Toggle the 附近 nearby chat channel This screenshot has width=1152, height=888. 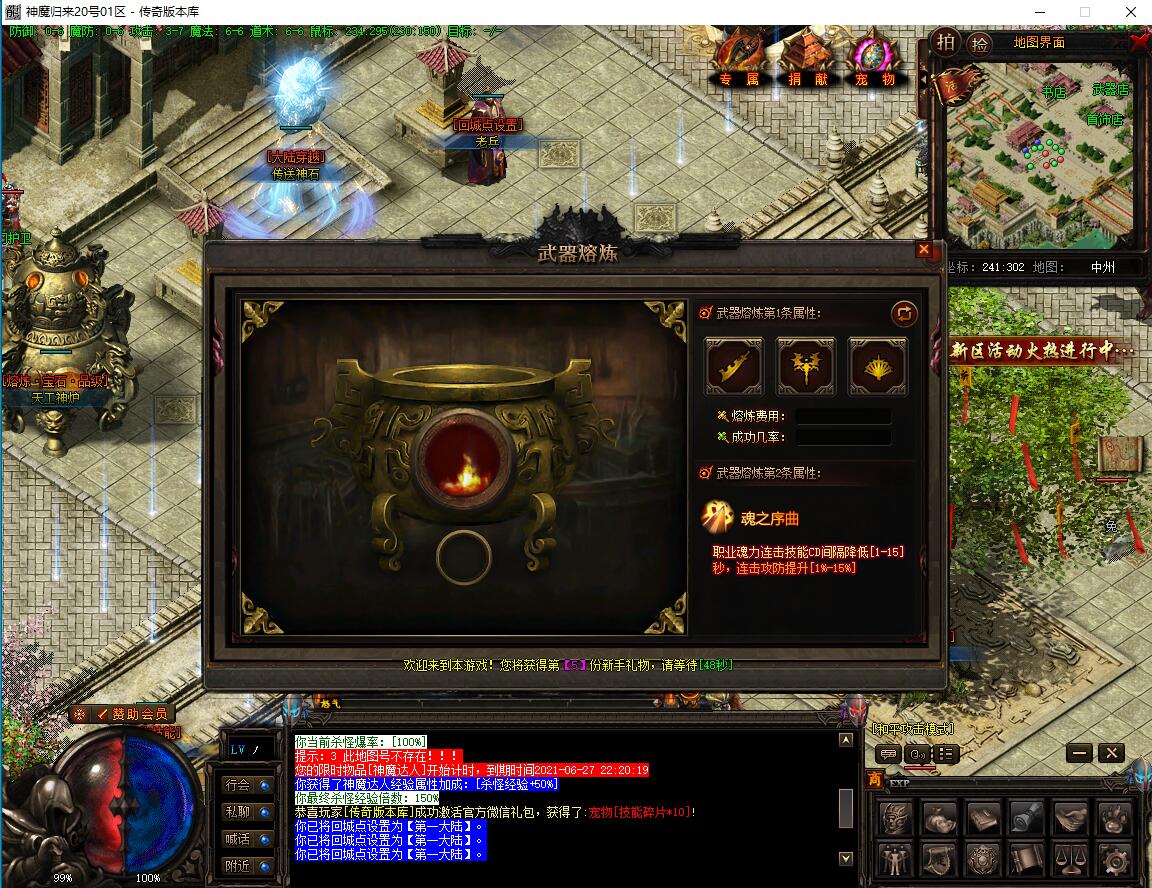pos(247,866)
